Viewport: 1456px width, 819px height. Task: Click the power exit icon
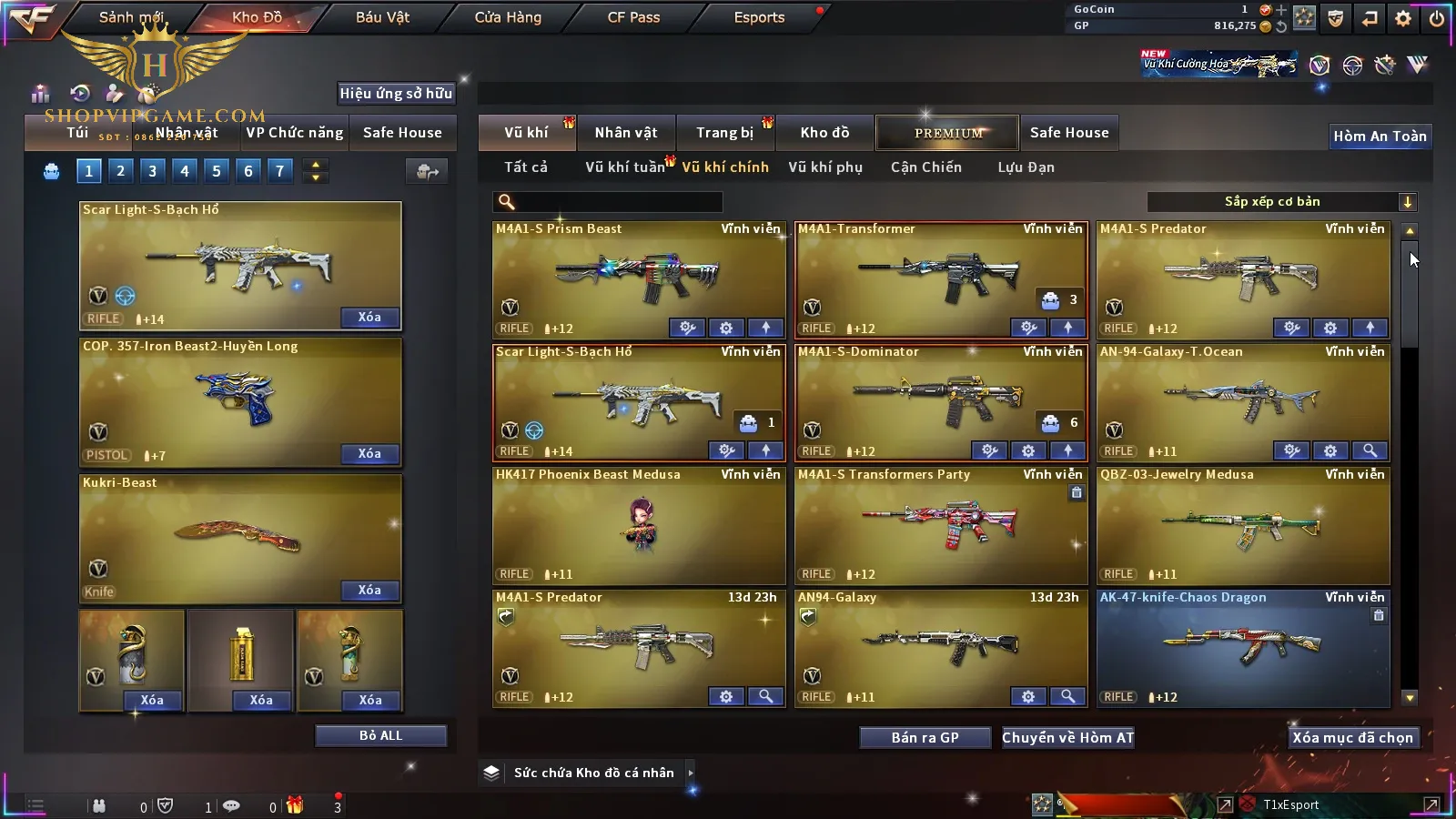point(1437,18)
